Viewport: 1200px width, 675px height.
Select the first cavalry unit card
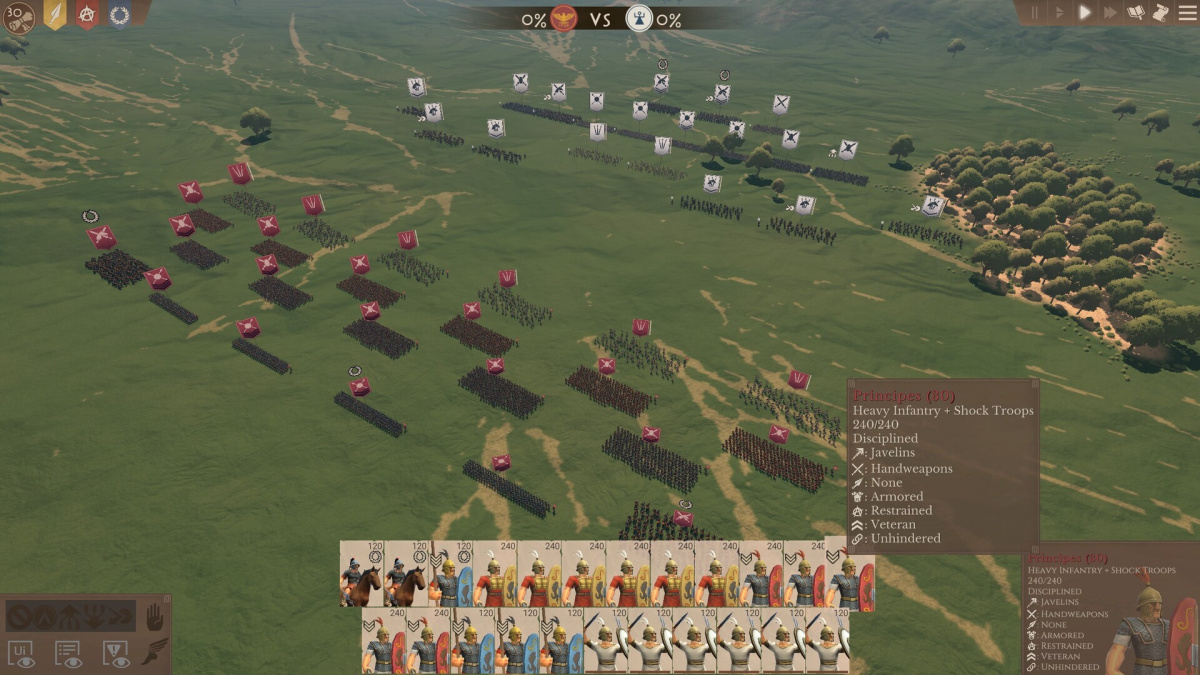tap(362, 574)
